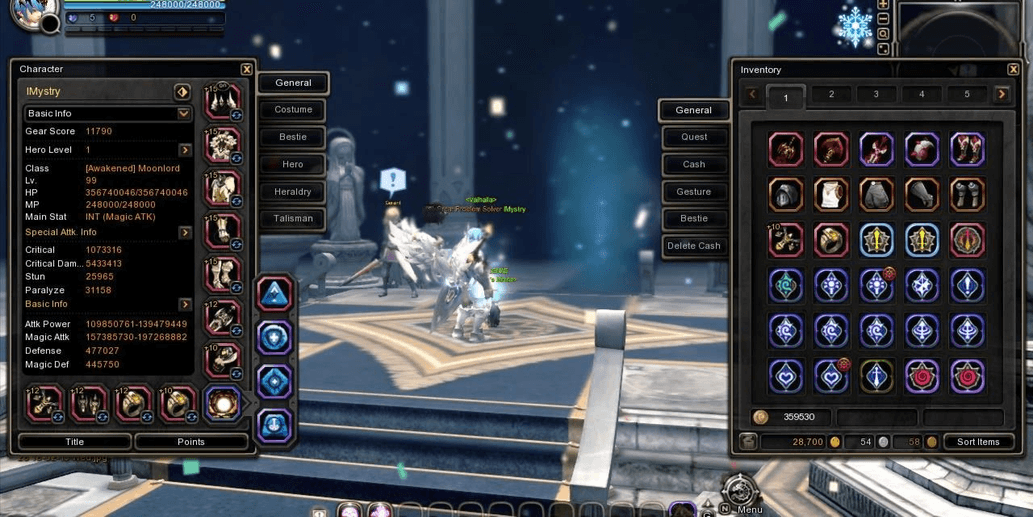Click the Title button
Viewport: 1033px width, 517px height.
[x=75, y=441]
